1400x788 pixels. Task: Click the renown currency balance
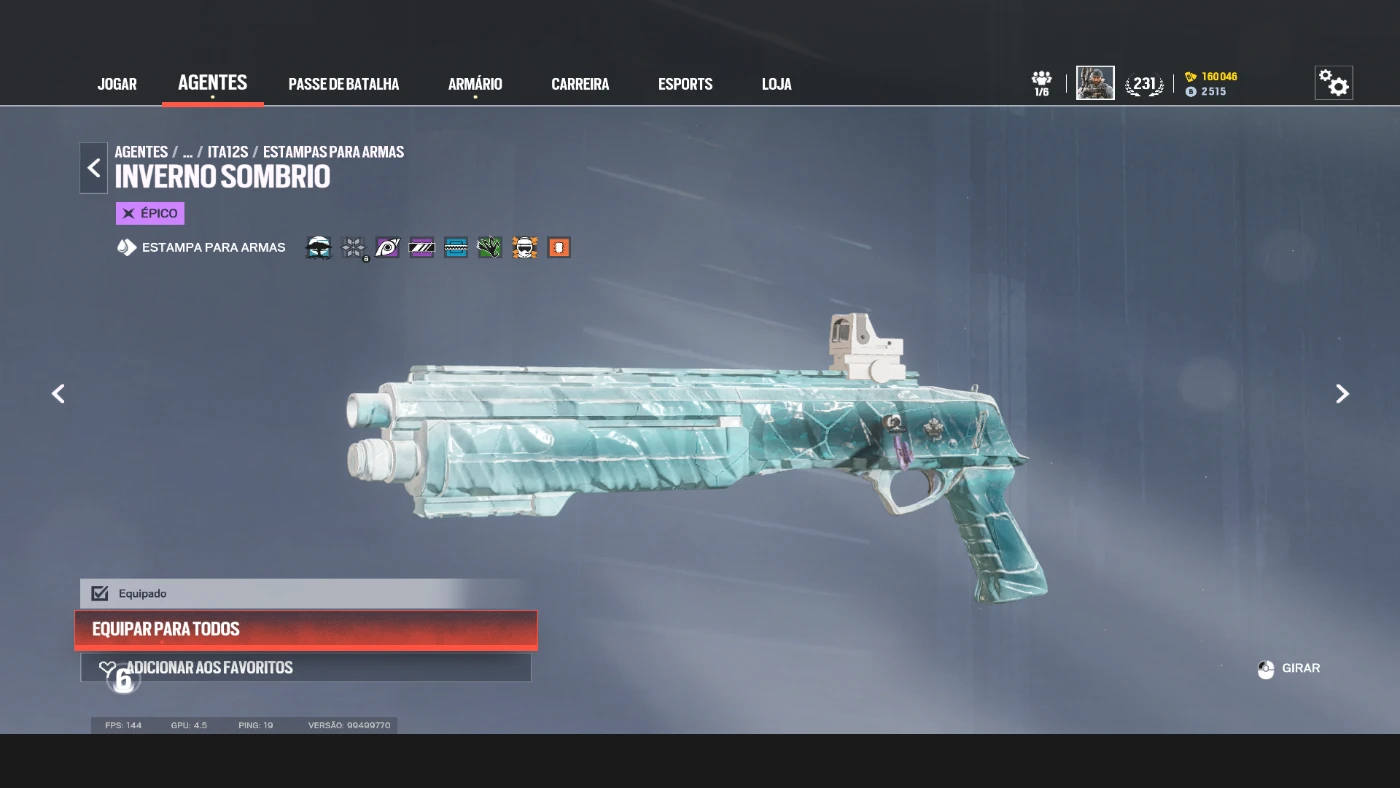click(x=1212, y=77)
